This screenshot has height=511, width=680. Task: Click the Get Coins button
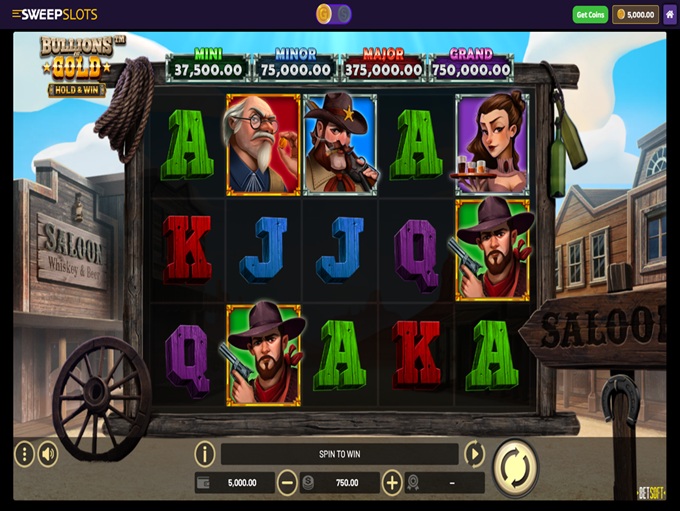coord(590,15)
